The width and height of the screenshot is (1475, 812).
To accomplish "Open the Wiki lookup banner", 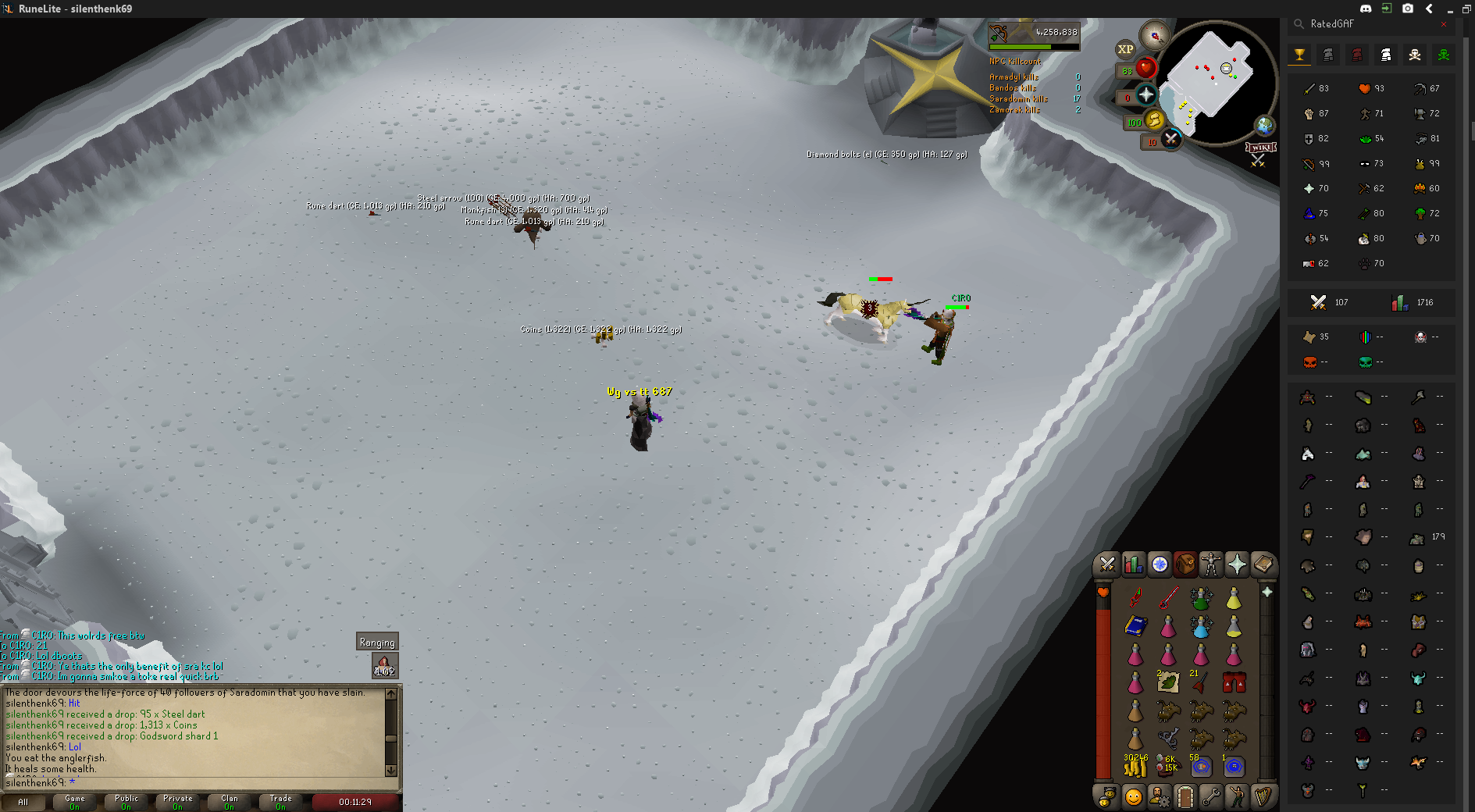I will click(x=1260, y=148).
